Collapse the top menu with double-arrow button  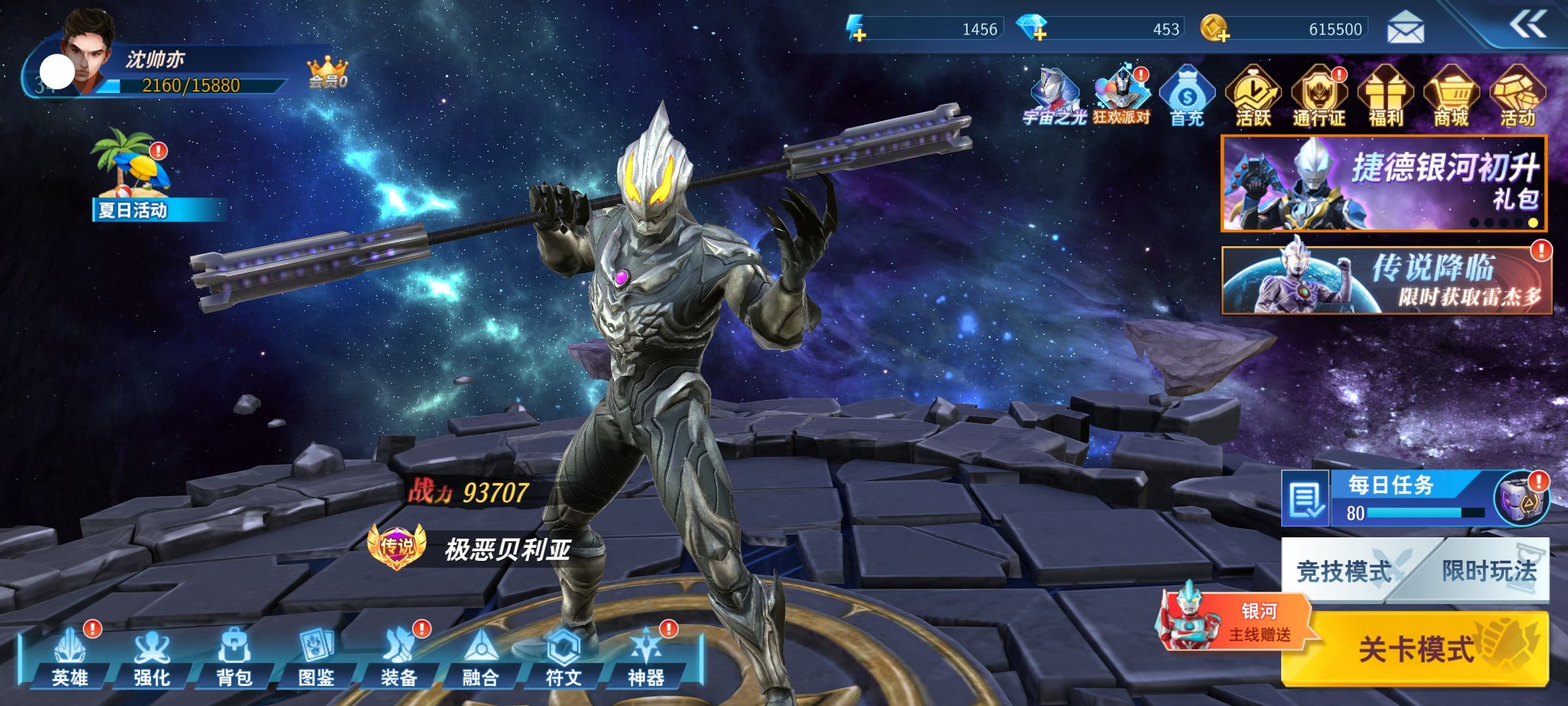pyautogui.click(x=1527, y=25)
